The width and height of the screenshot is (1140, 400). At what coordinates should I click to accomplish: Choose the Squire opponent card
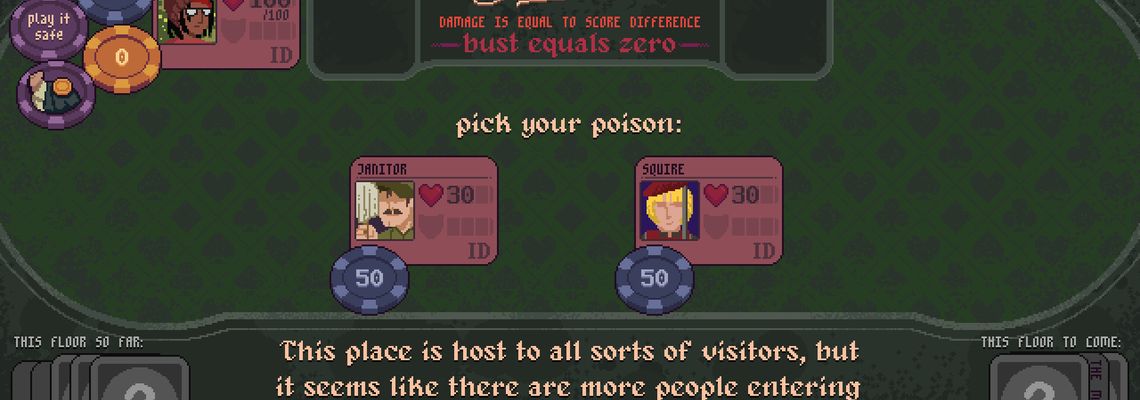(708, 208)
